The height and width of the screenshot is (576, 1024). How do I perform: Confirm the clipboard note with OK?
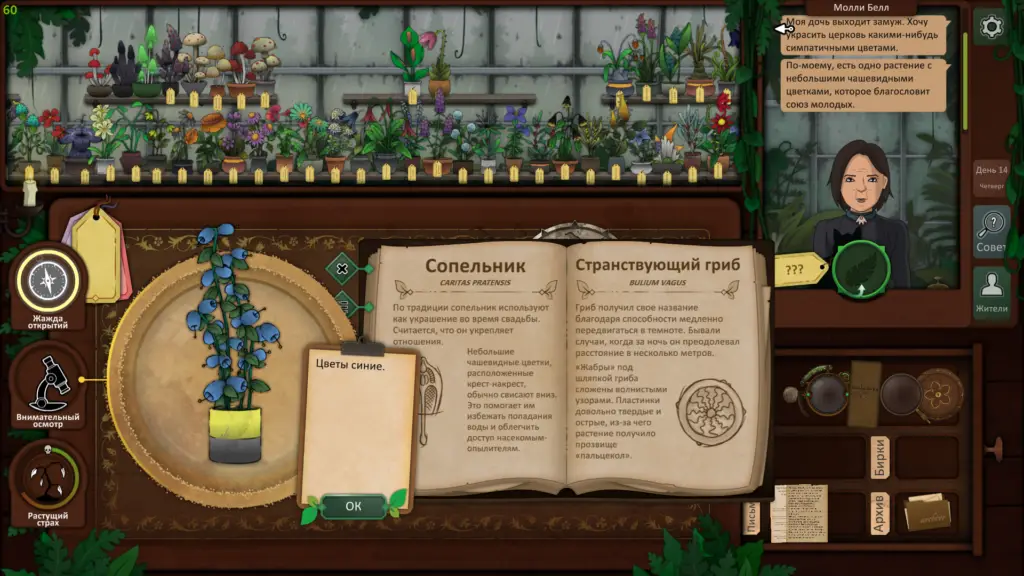click(x=353, y=506)
